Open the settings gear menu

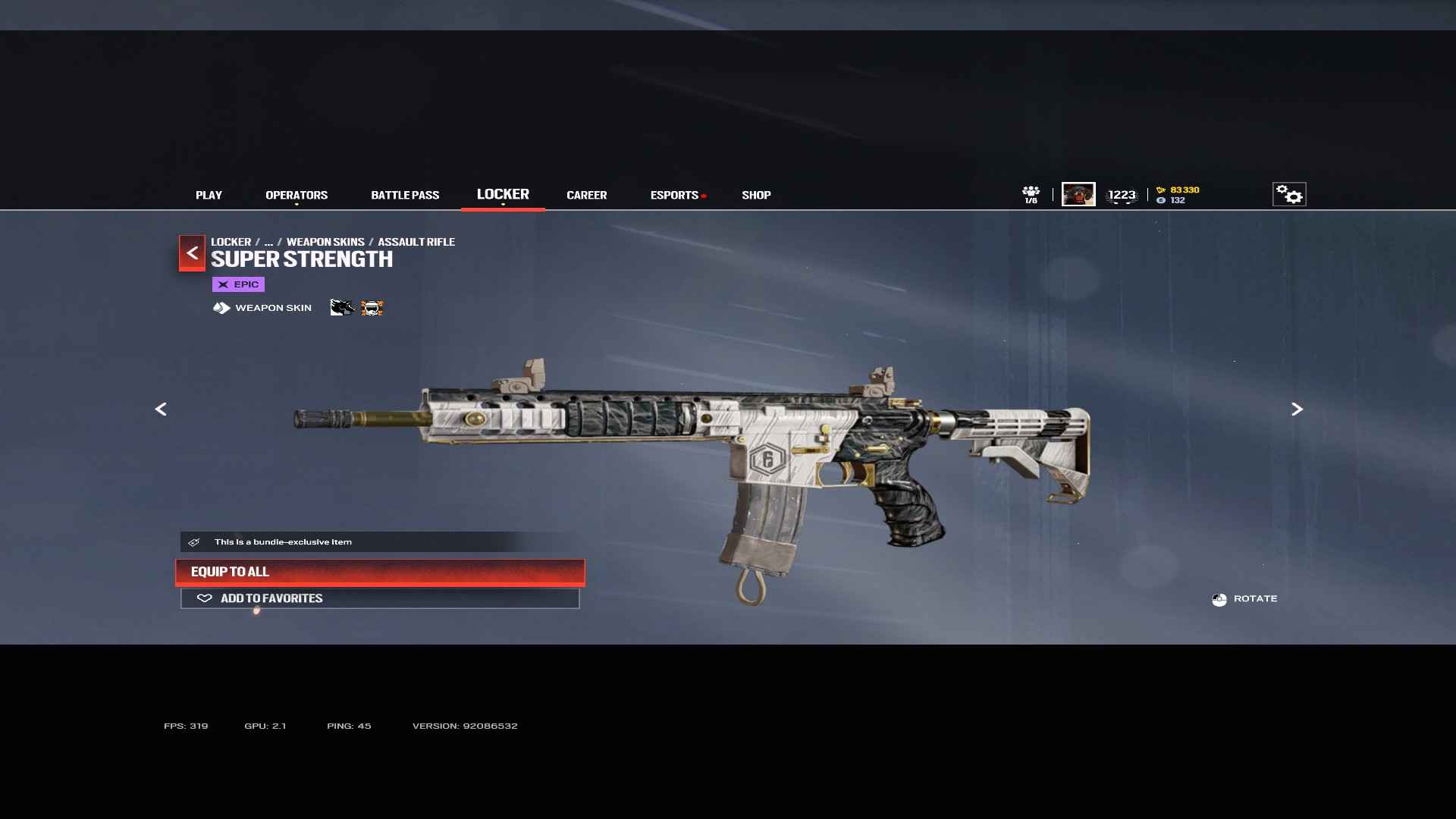tap(1288, 195)
